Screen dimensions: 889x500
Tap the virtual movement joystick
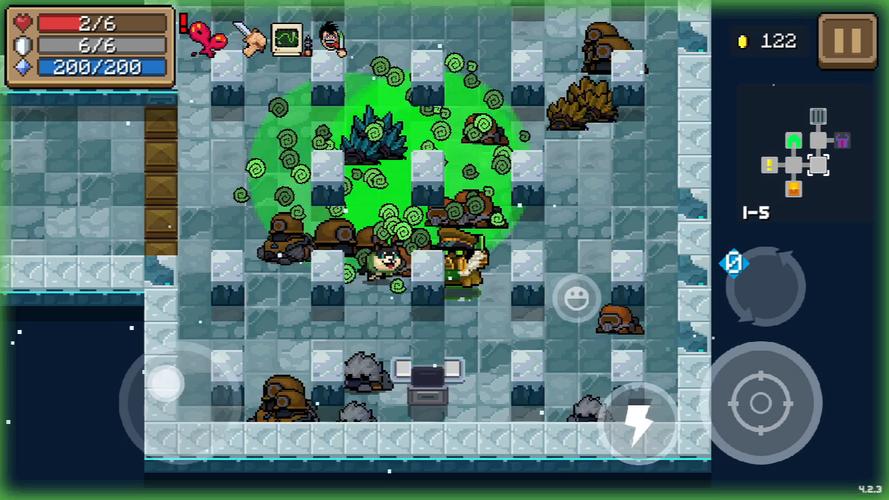tap(166, 382)
